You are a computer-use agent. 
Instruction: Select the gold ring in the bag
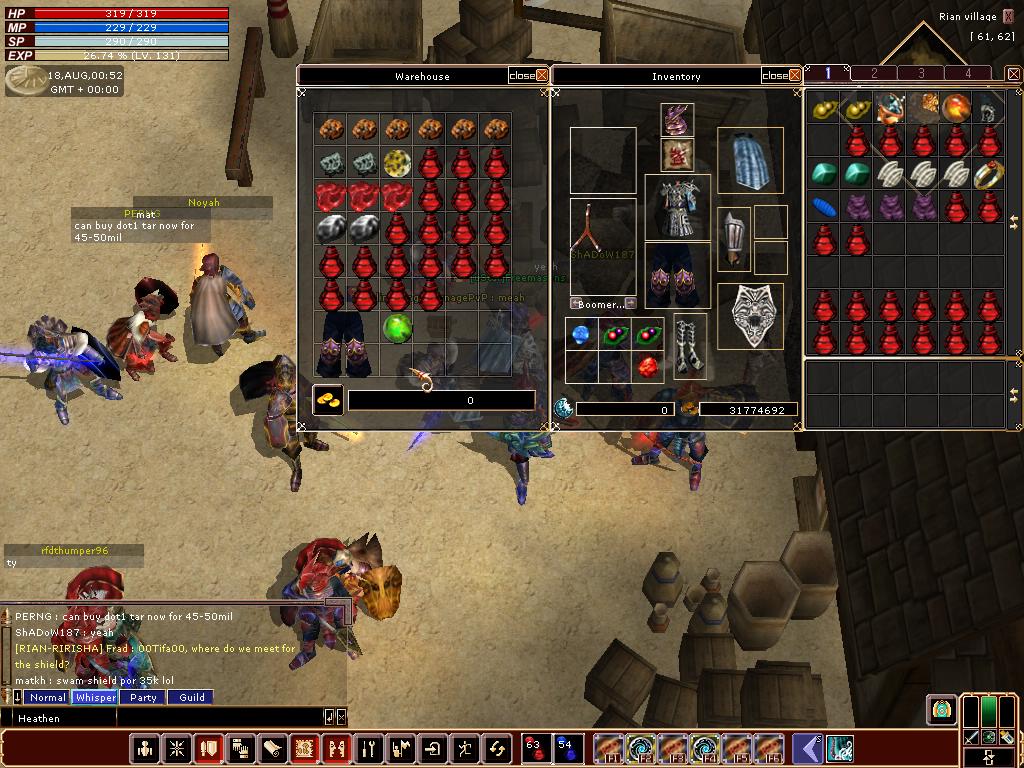pos(988,173)
